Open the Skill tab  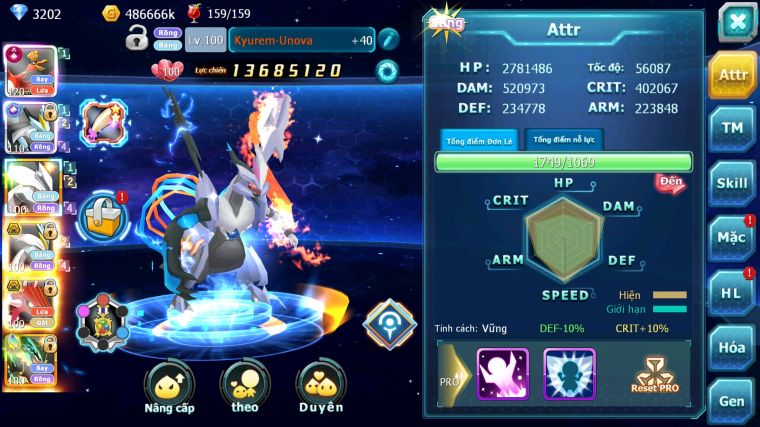point(732,182)
